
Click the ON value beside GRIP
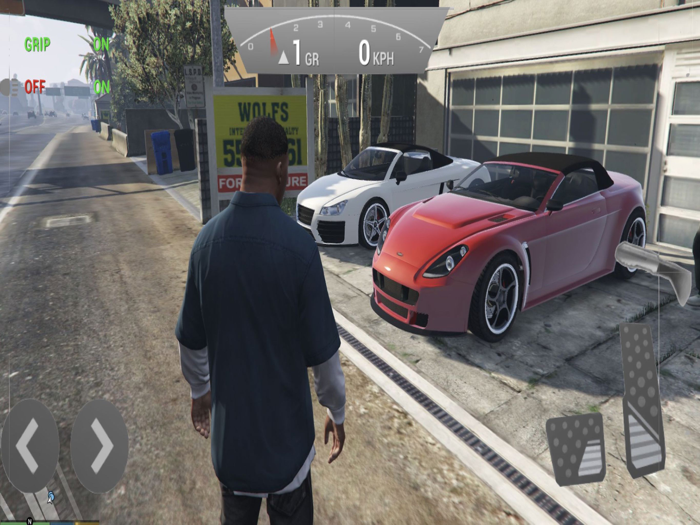click(101, 45)
